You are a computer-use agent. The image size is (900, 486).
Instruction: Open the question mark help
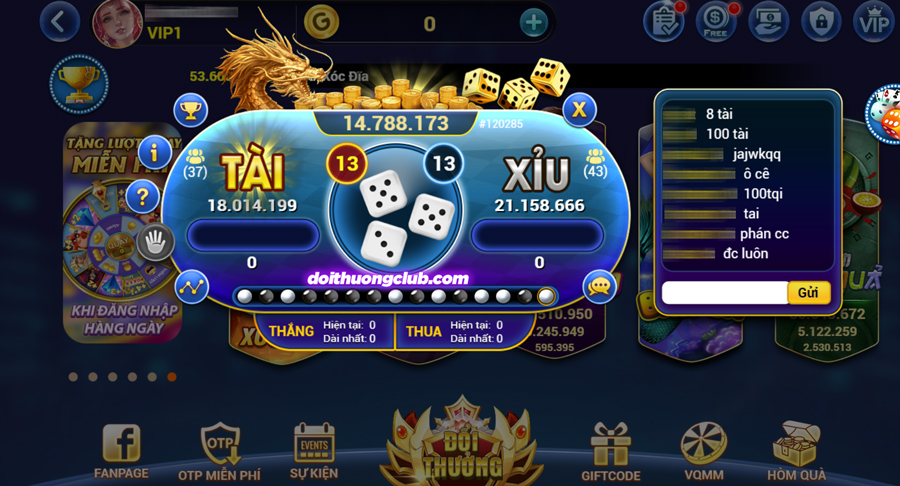143,197
